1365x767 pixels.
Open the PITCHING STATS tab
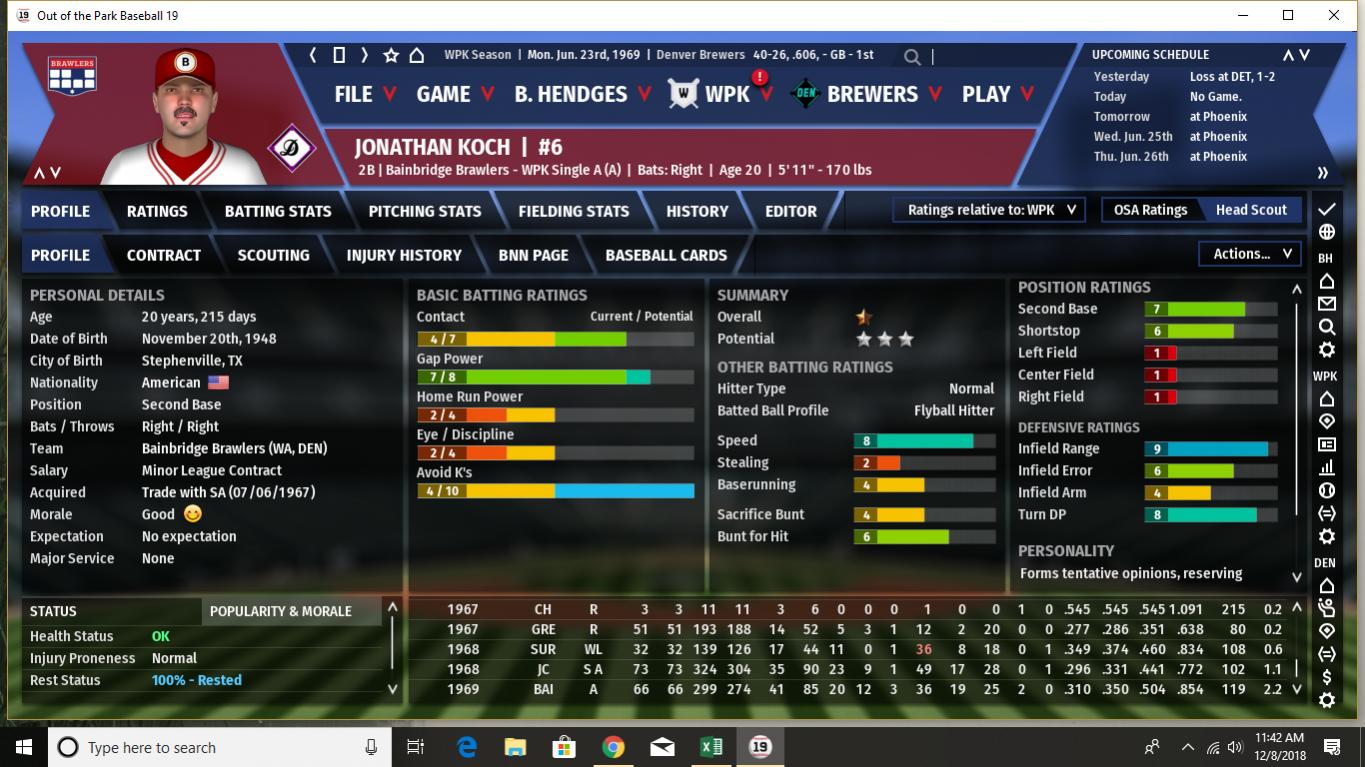click(x=425, y=211)
